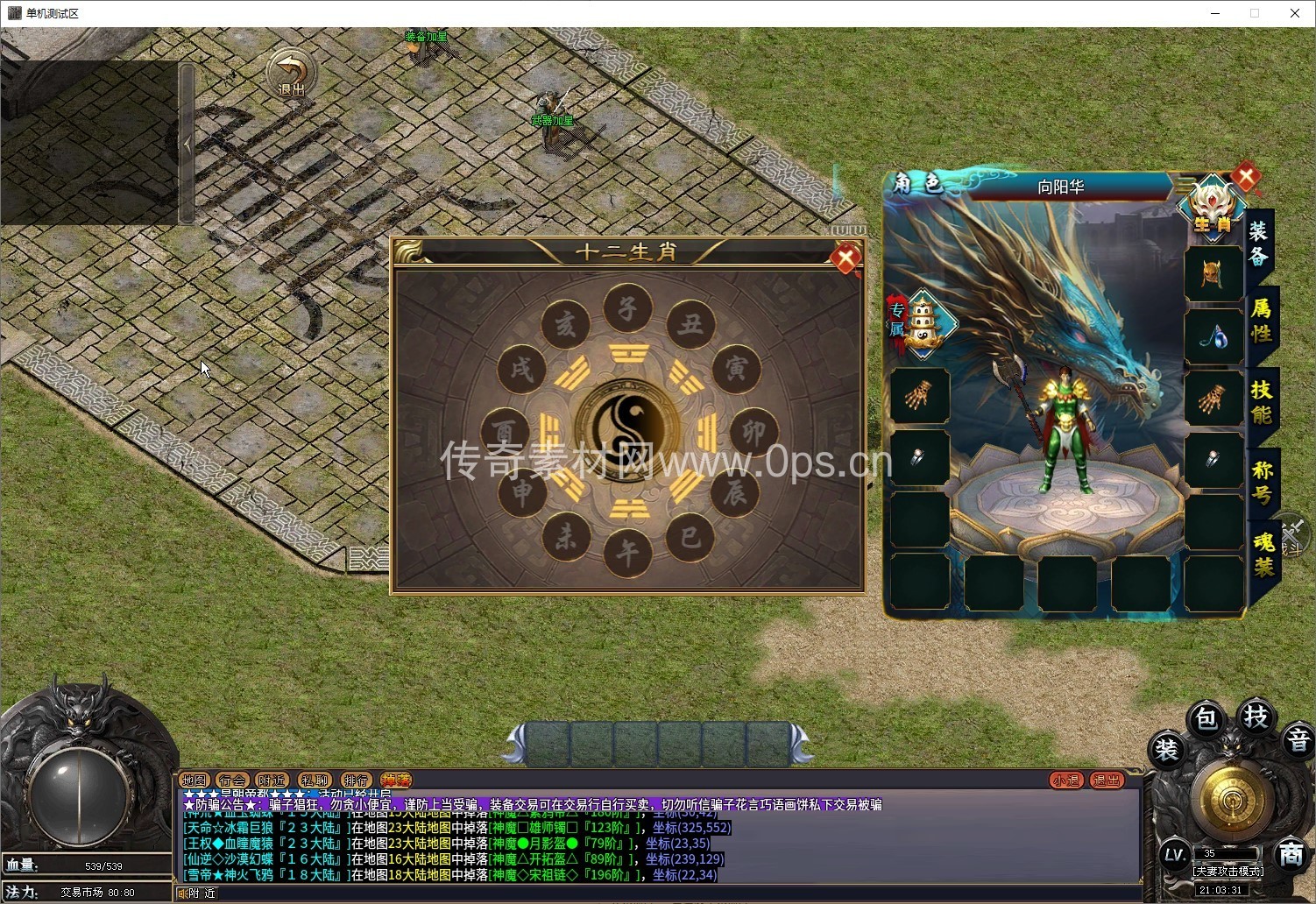Open the 包 bag button

click(1206, 719)
